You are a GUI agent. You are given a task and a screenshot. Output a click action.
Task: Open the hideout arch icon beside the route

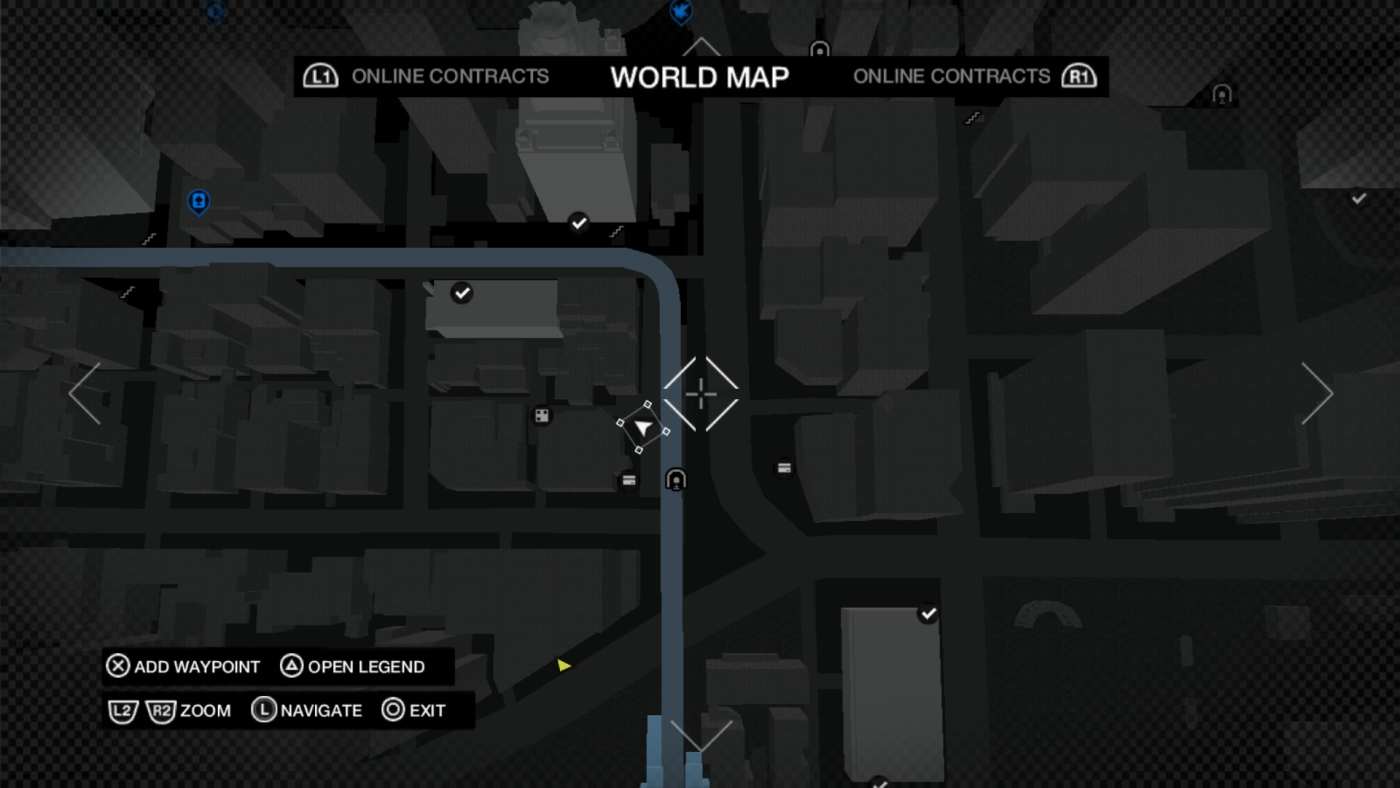point(674,479)
